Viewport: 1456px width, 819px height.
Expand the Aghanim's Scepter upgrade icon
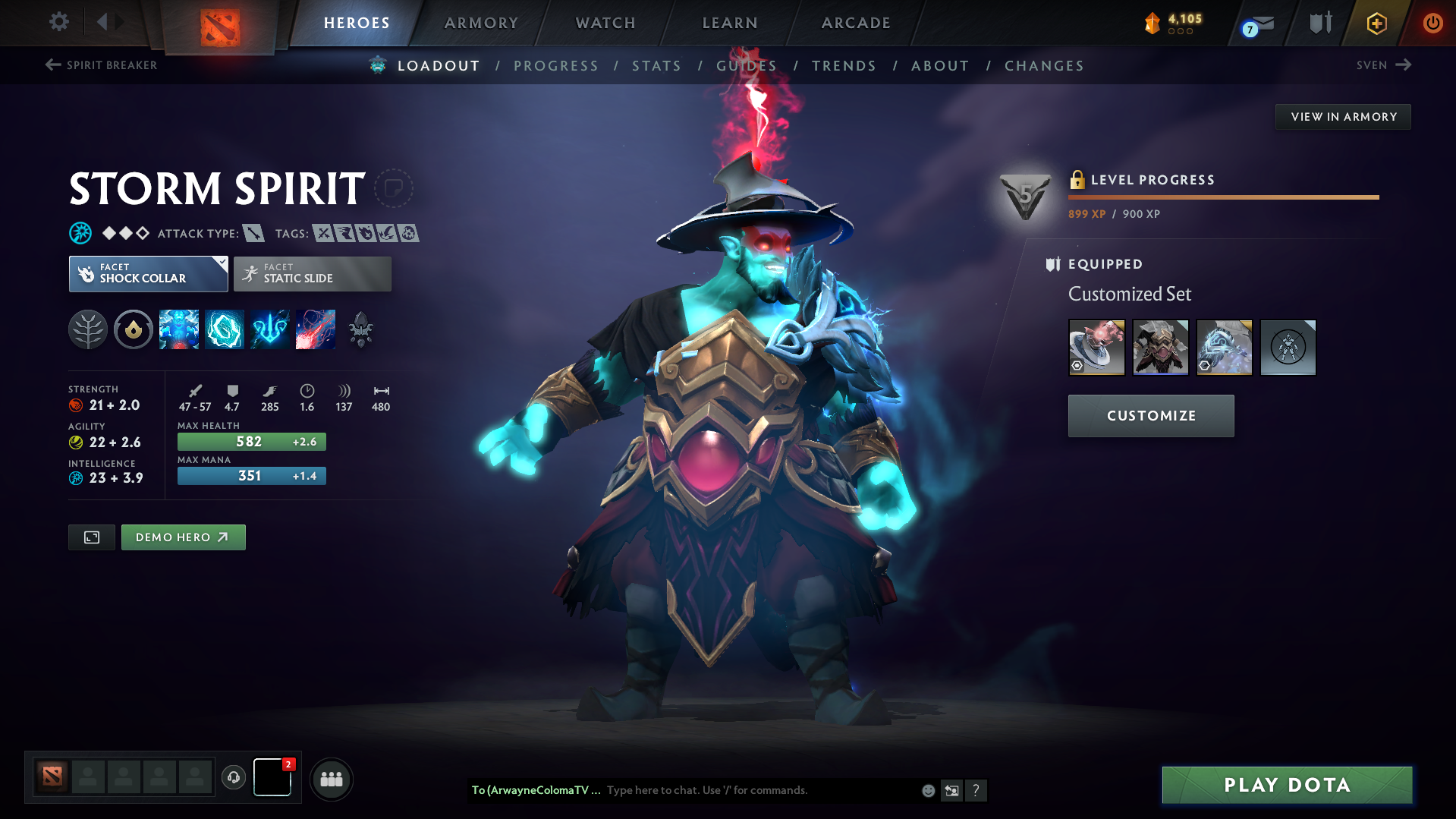[x=361, y=329]
